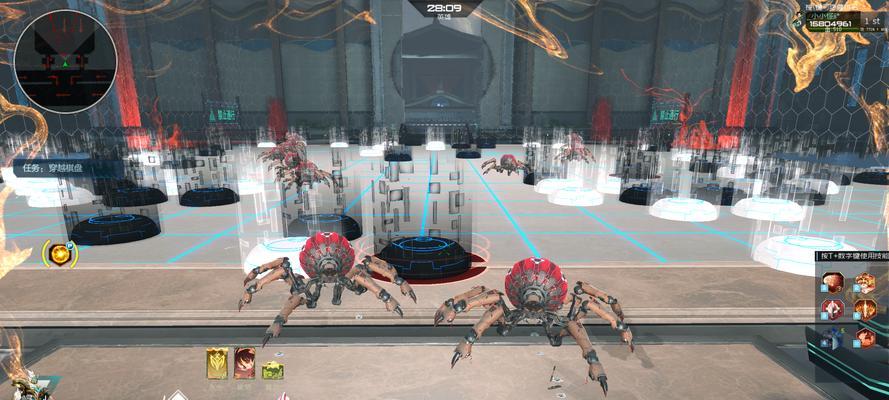Activate the orange-and-white hexagon skill
Screen dimensions: 889x400
[863, 284]
